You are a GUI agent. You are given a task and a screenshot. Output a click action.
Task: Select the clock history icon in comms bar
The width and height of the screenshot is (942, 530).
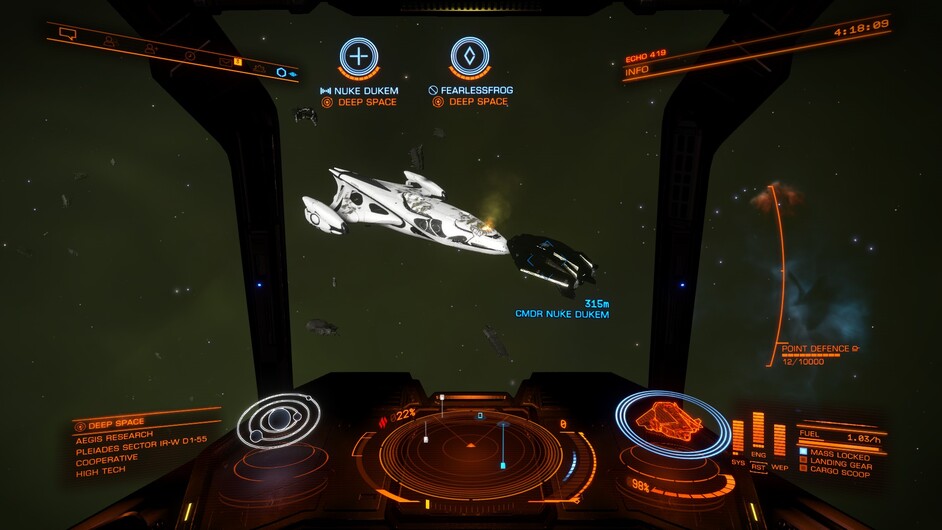coord(189,55)
